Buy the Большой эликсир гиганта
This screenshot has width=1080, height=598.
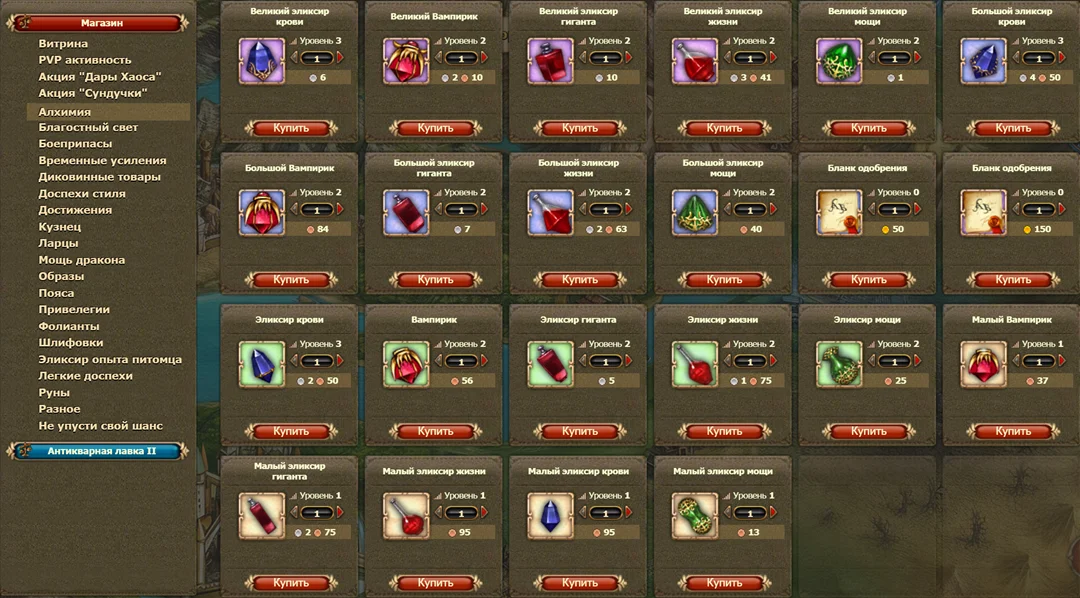(435, 280)
